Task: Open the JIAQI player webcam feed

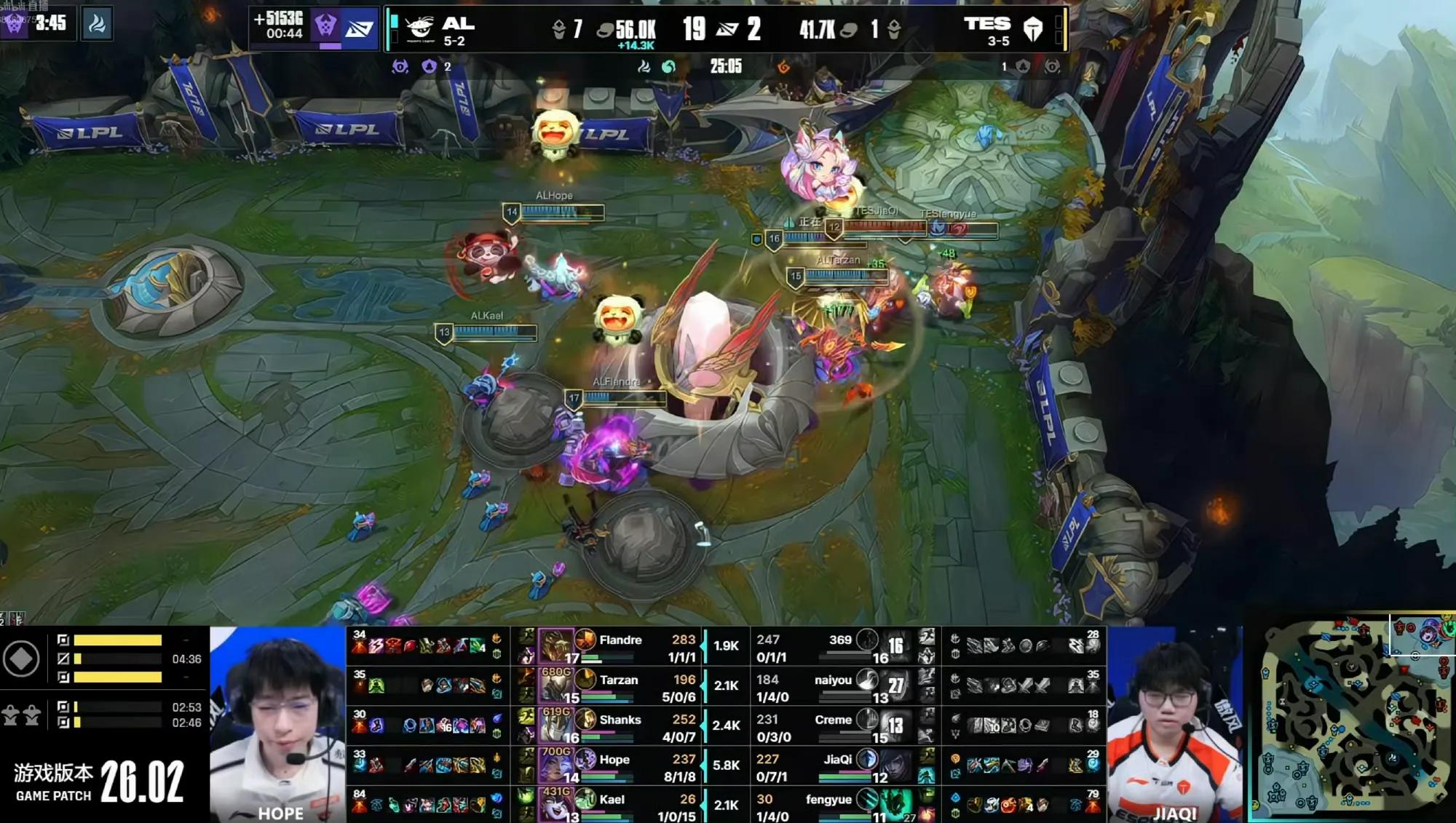Action: [1174, 724]
